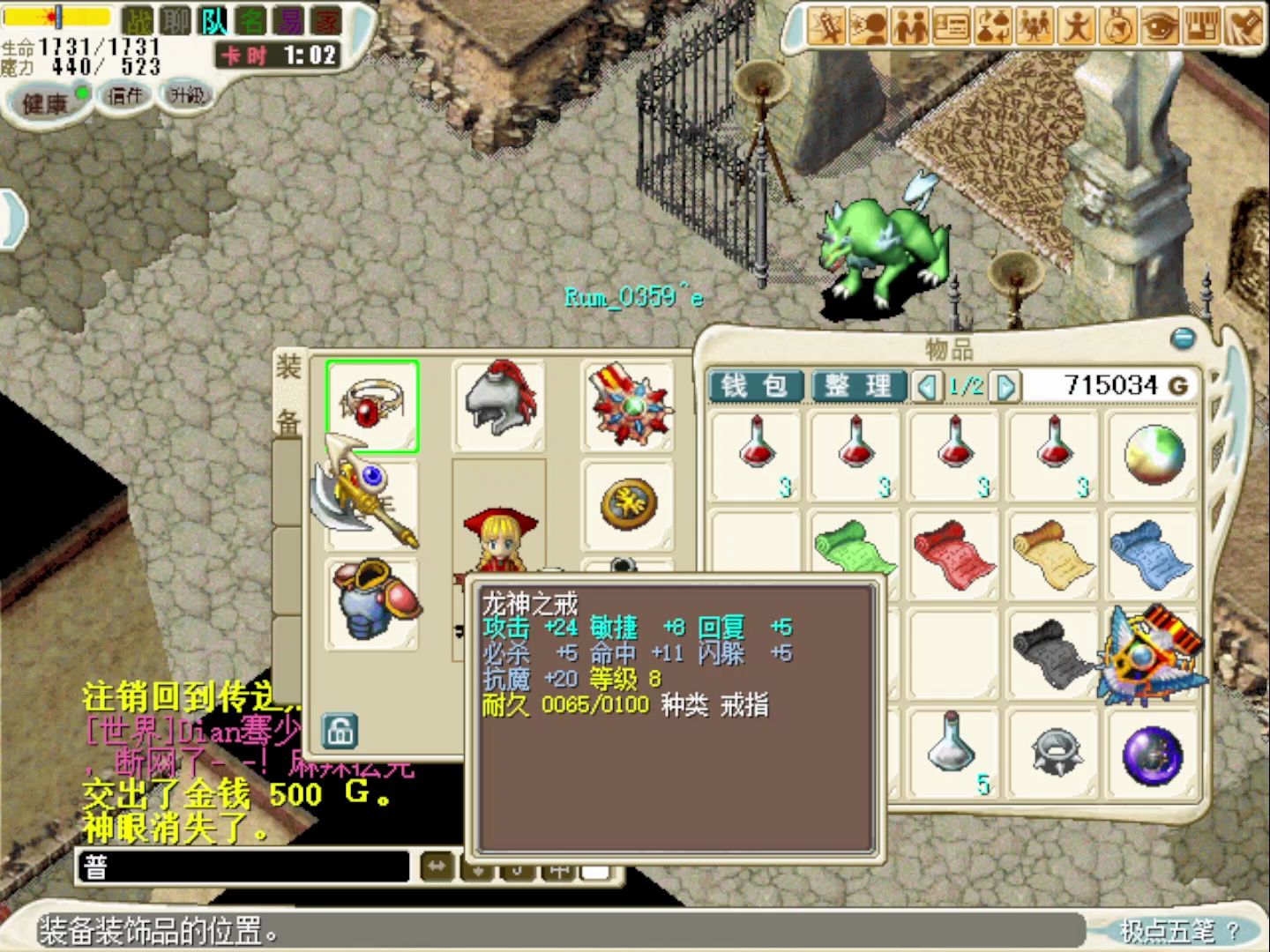Select the equipped red-plumed helmet
This screenshot has height=952, width=1270.
pos(499,405)
